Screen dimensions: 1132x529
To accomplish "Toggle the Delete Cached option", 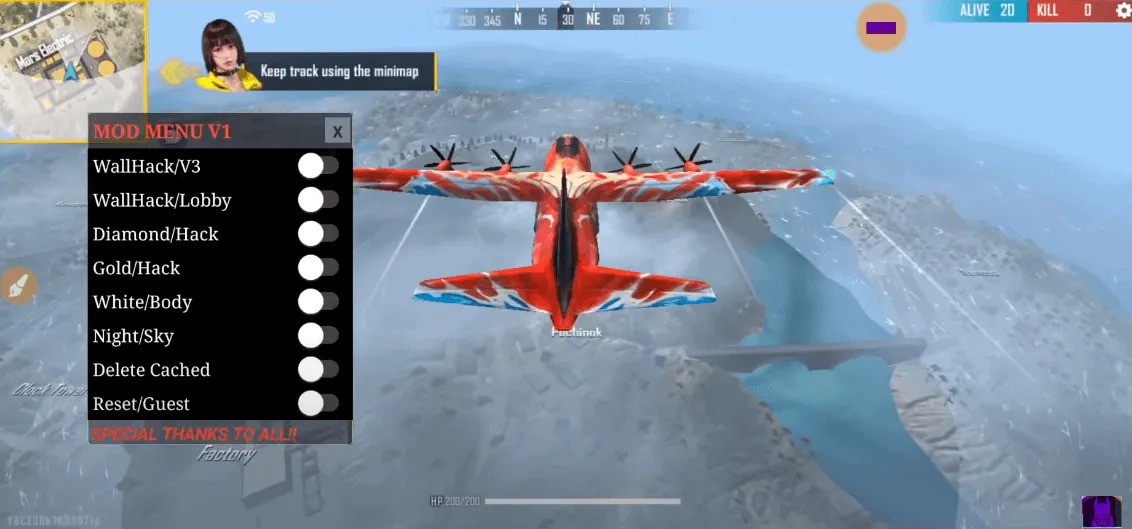I will point(318,370).
